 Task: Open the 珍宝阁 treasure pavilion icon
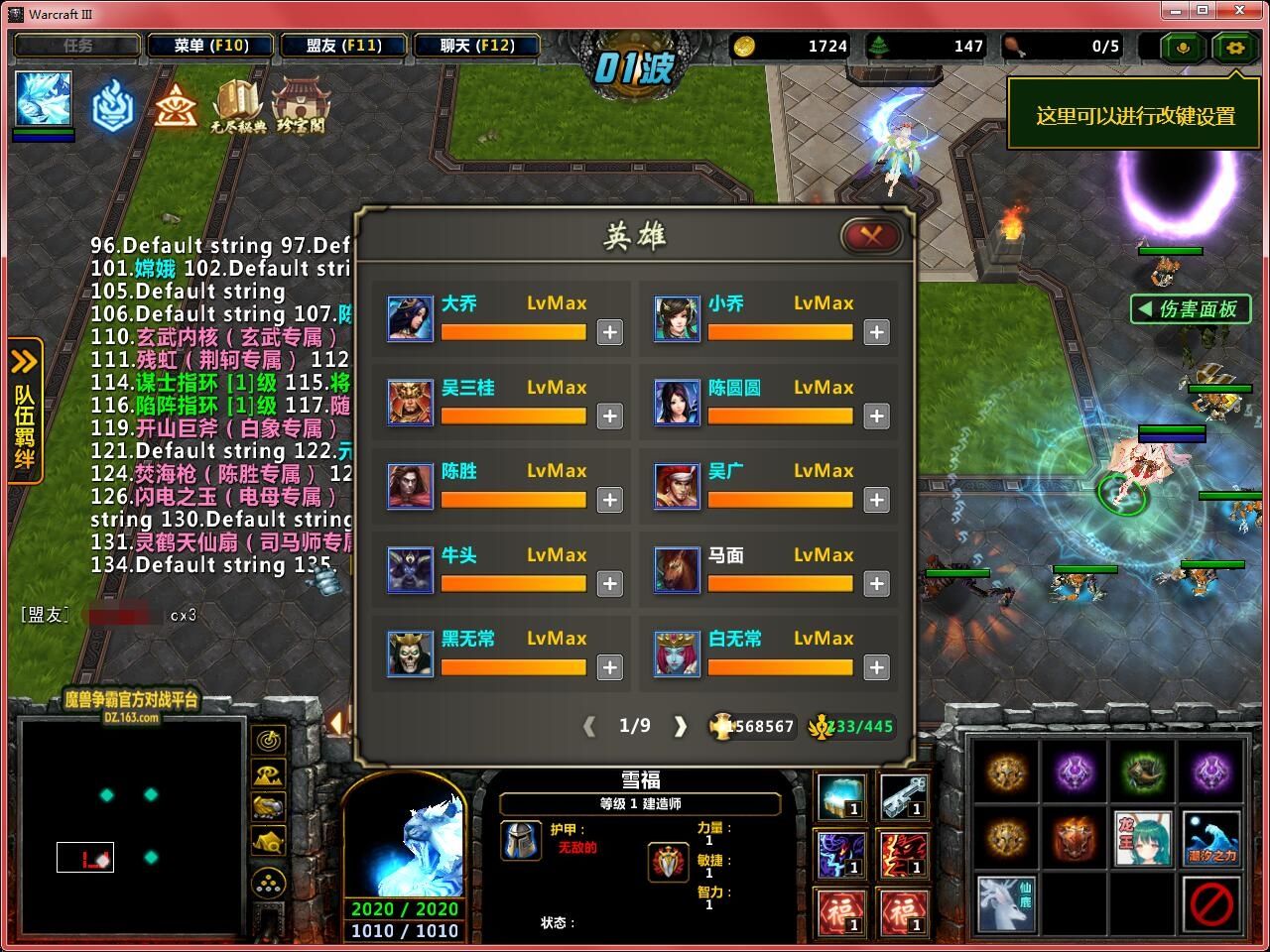coord(300,105)
